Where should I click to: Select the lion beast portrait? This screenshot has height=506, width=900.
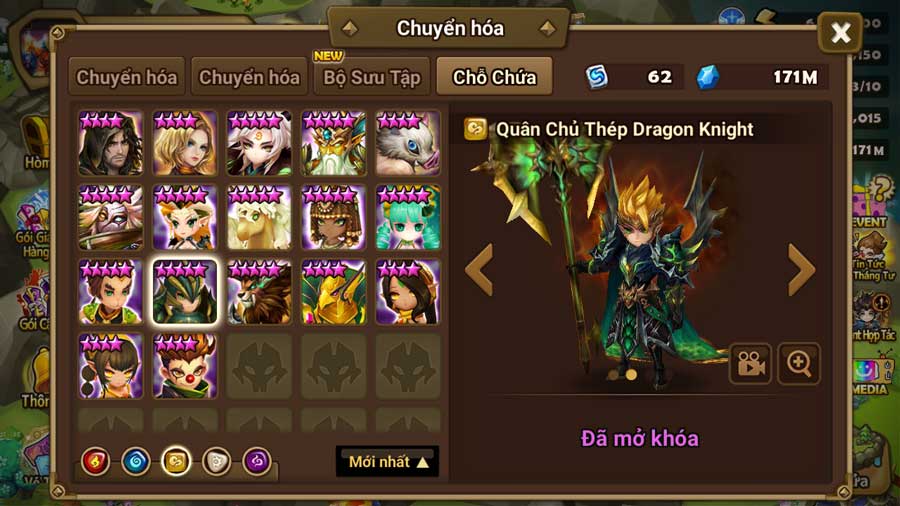259,292
